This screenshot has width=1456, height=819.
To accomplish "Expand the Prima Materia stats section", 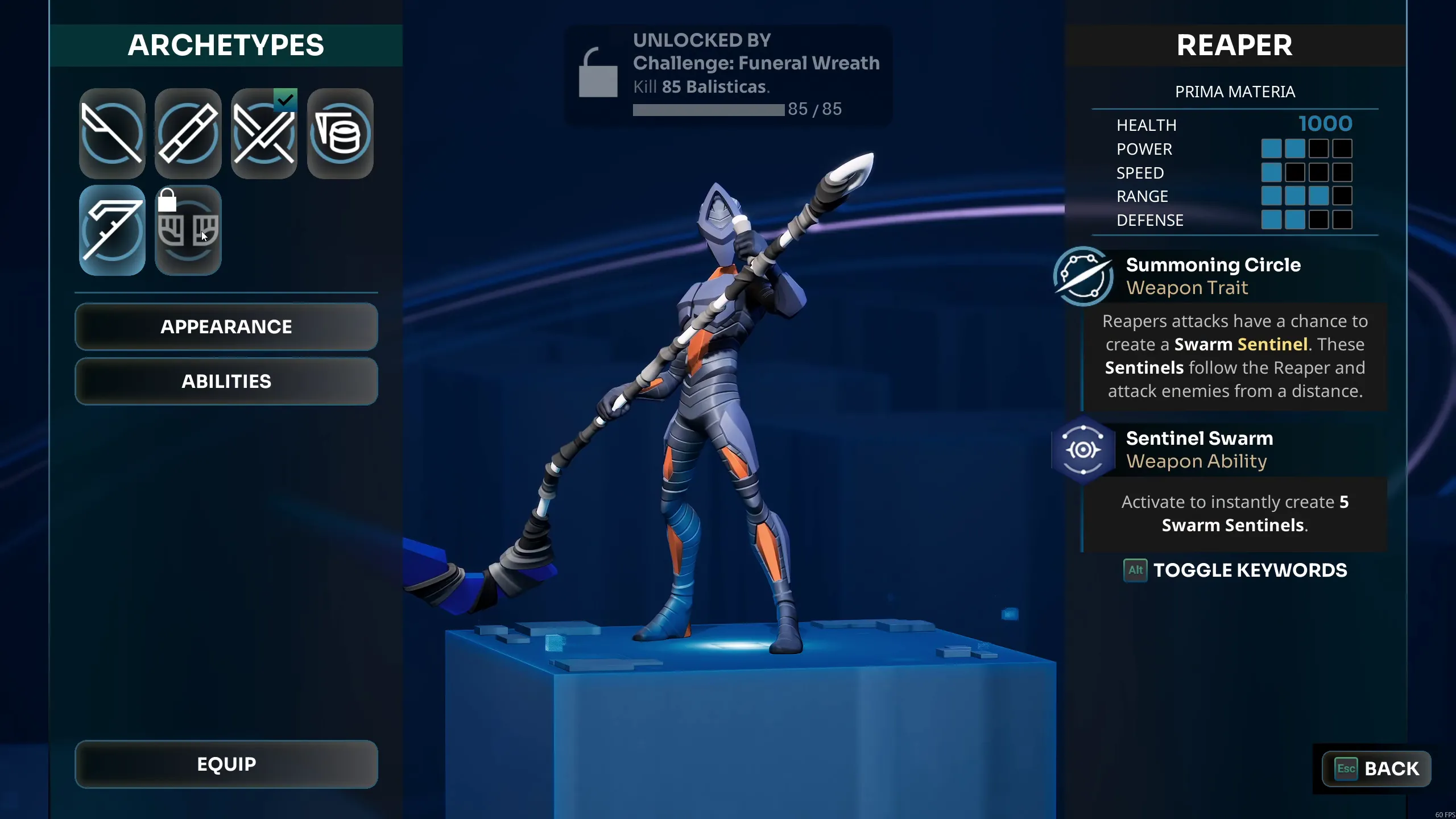I will pos(1235,91).
